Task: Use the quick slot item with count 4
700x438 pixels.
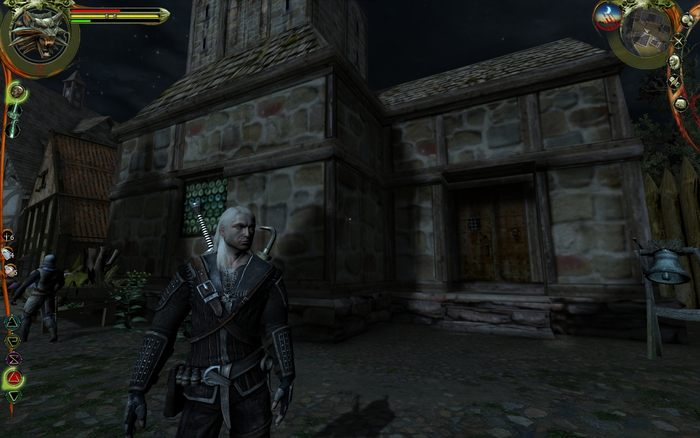Action: (x=8, y=254)
